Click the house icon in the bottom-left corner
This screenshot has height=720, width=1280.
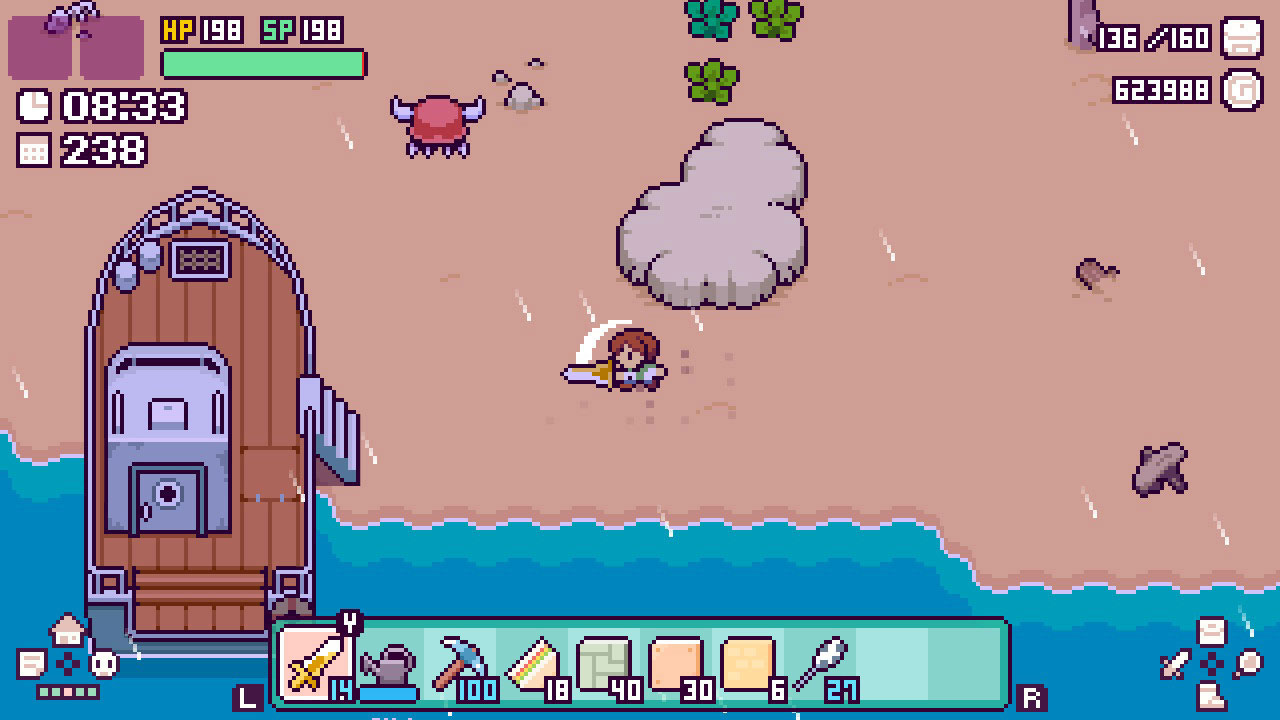click(x=67, y=629)
